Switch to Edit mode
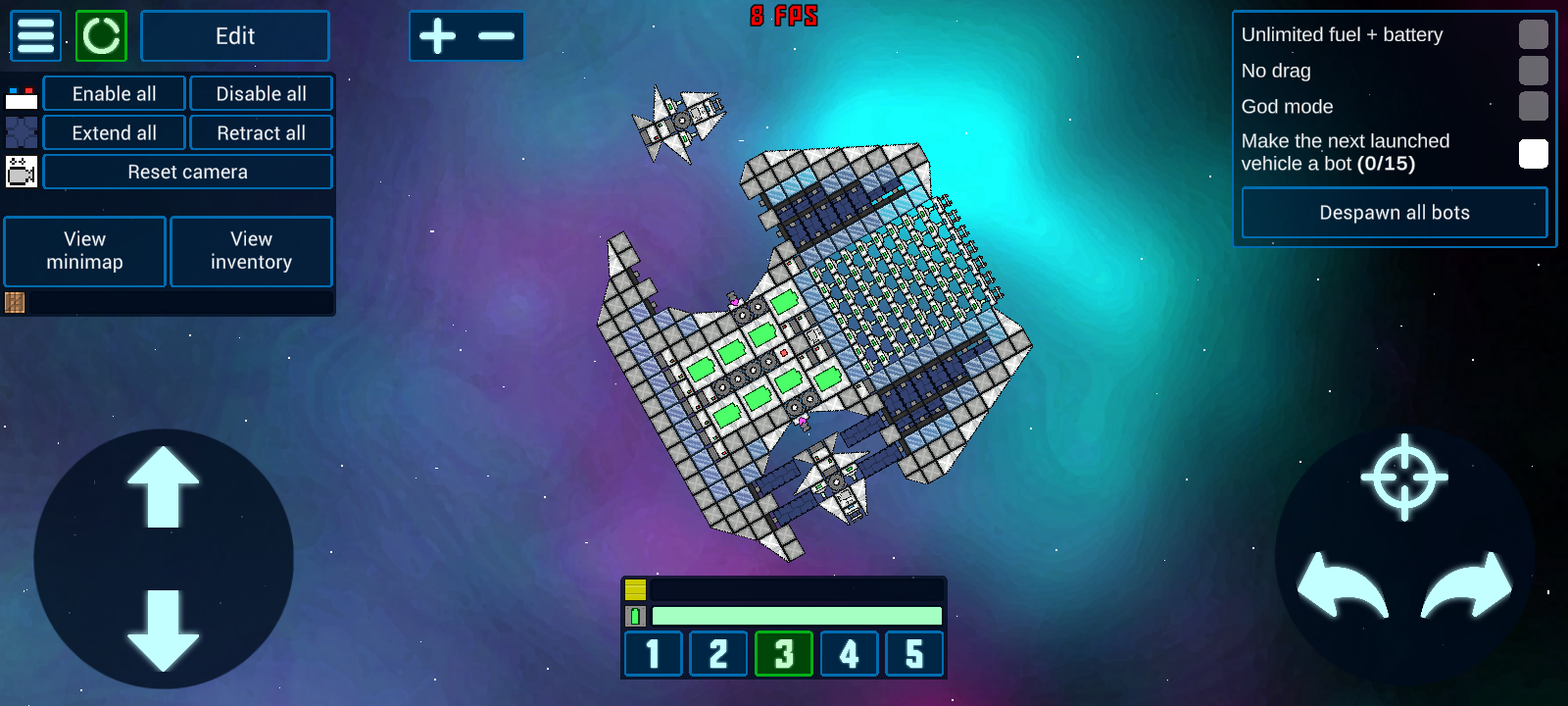This screenshot has height=706, width=1568. click(x=235, y=36)
